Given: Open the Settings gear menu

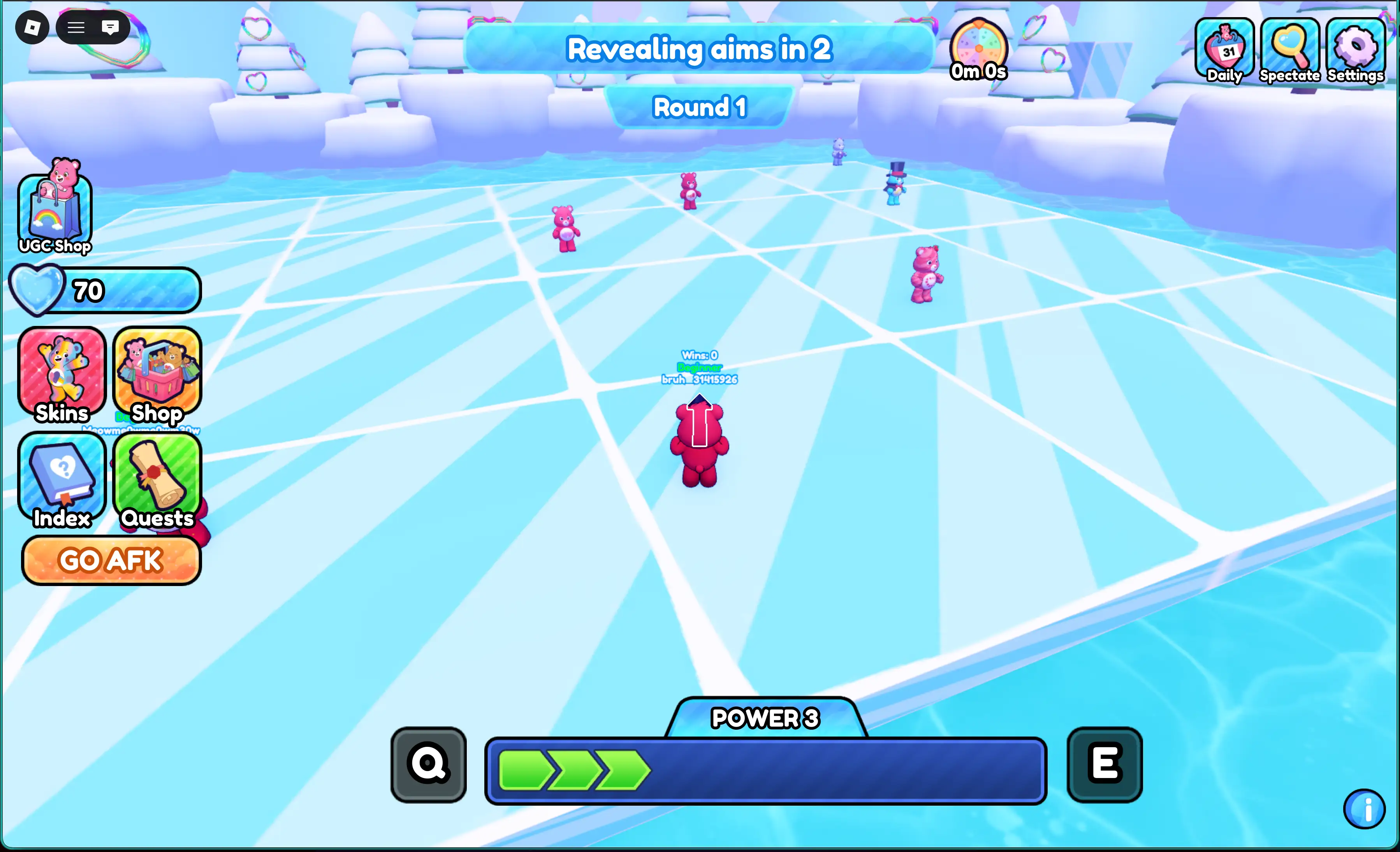Looking at the screenshot, I should [x=1355, y=50].
